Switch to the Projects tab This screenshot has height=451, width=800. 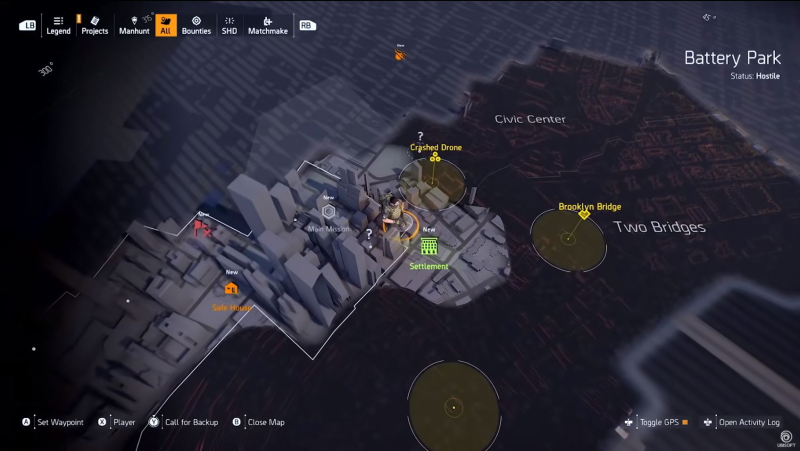pyautogui.click(x=95, y=25)
